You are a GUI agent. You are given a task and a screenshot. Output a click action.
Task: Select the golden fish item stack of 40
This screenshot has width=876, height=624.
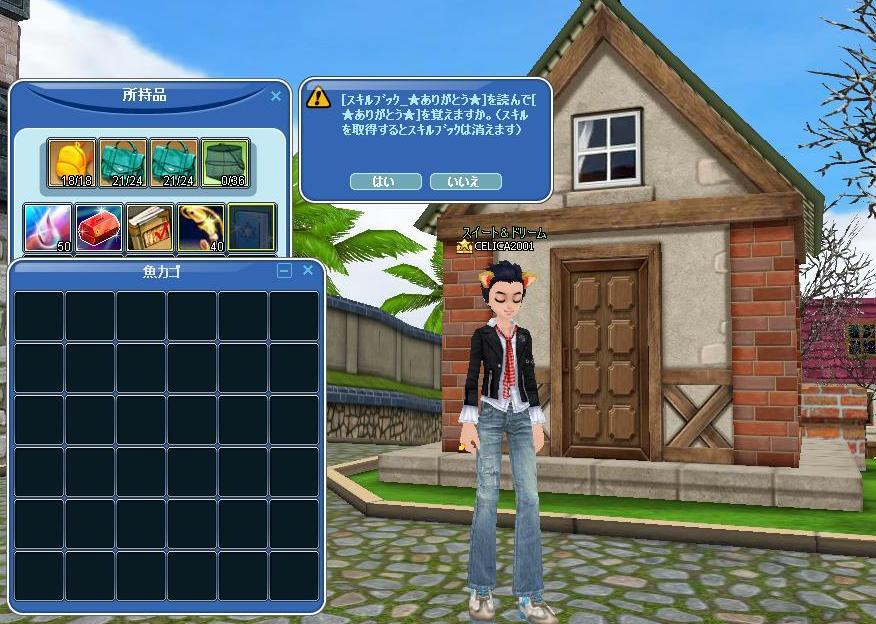(201, 227)
